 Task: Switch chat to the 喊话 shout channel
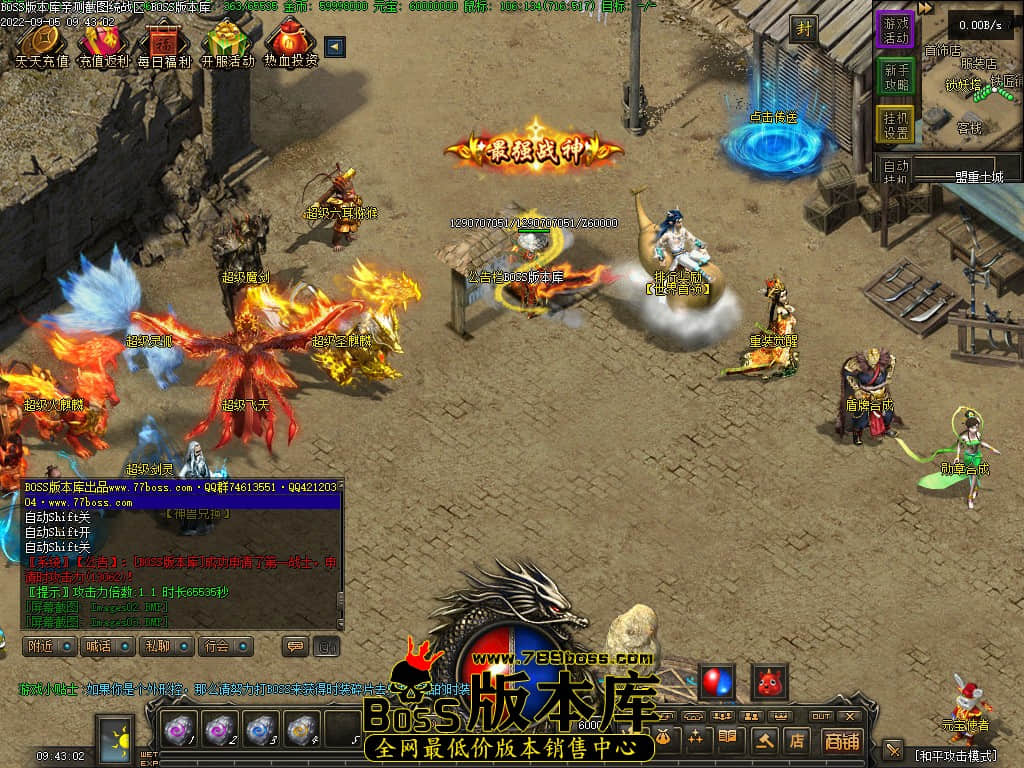(107, 646)
